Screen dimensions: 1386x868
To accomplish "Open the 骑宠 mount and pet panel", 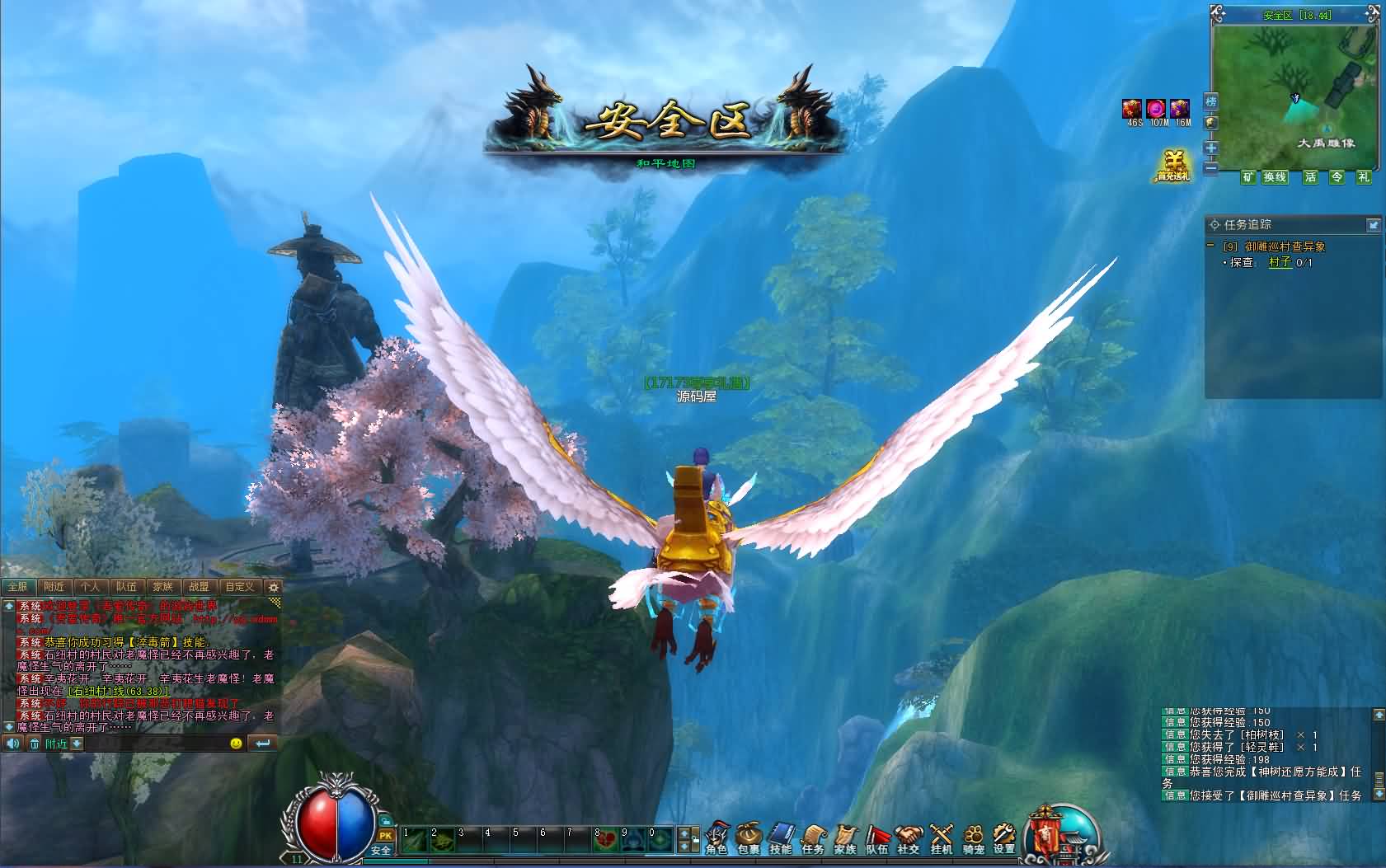I will point(973,838).
